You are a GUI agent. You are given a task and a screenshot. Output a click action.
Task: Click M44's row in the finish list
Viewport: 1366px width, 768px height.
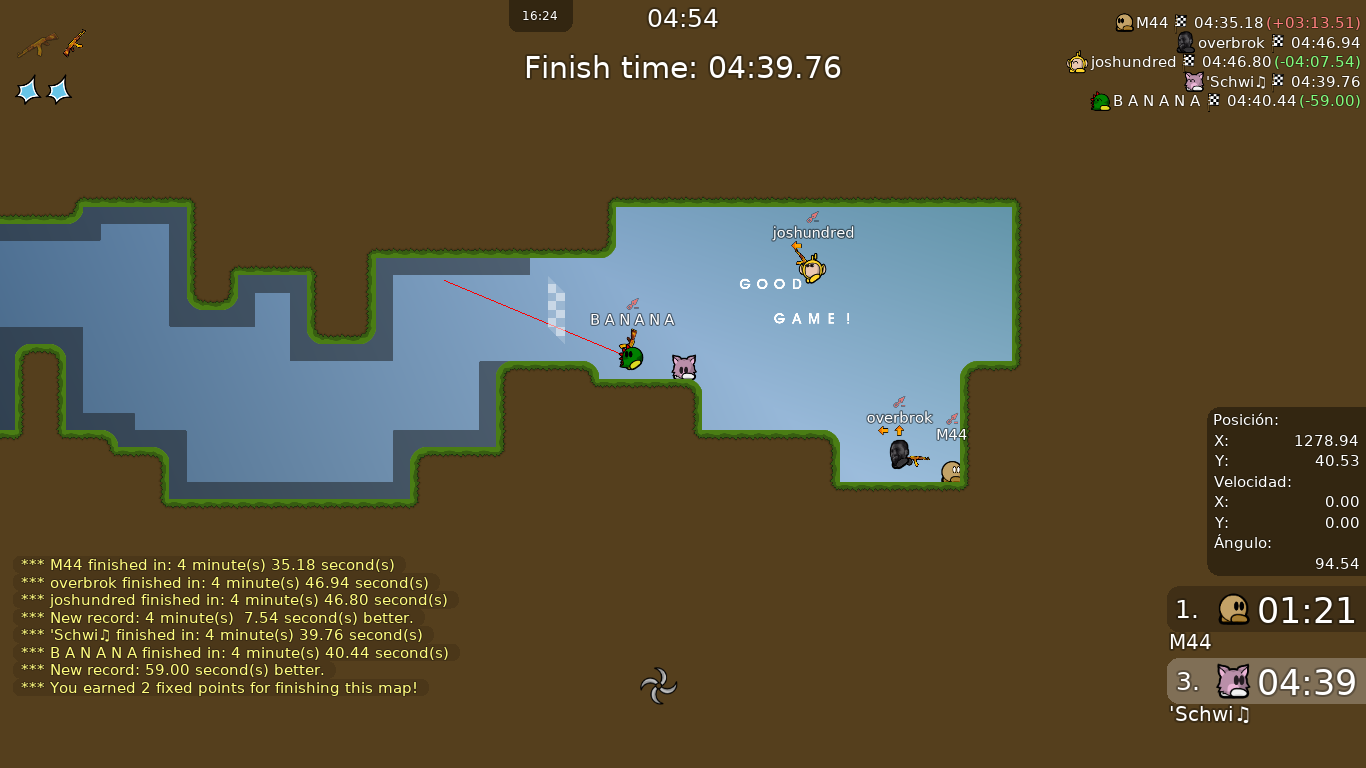pyautogui.click(x=1237, y=22)
